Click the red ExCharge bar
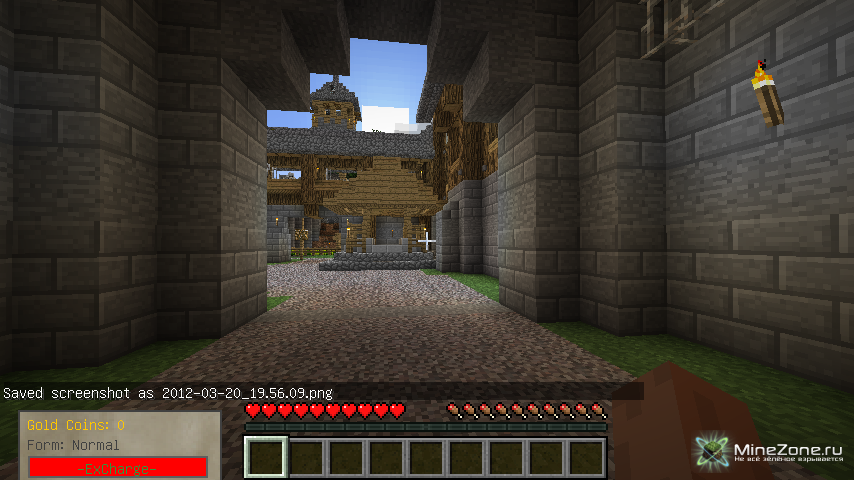Viewport: 854px width, 480px height. click(x=118, y=468)
